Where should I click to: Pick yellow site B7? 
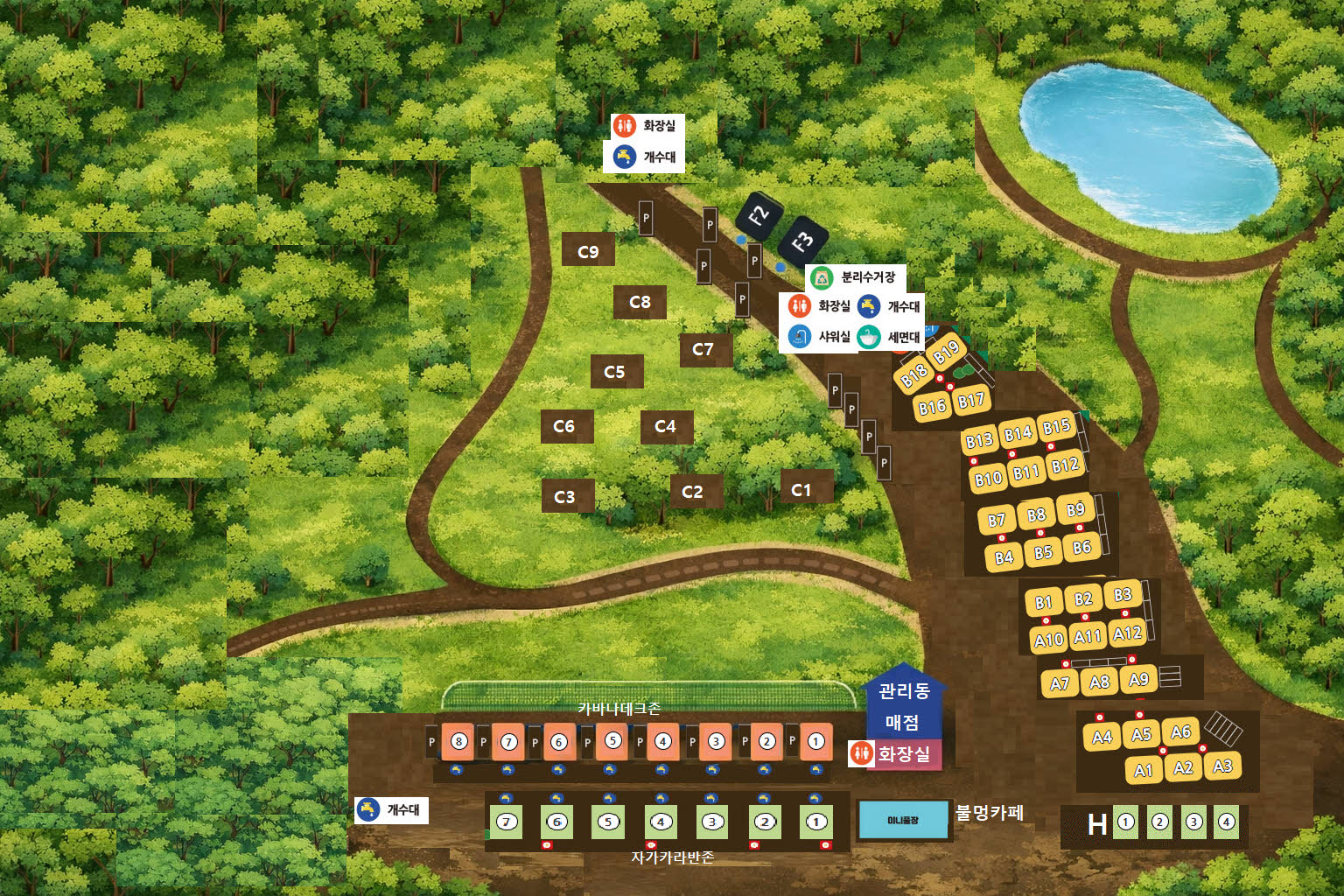click(x=997, y=521)
